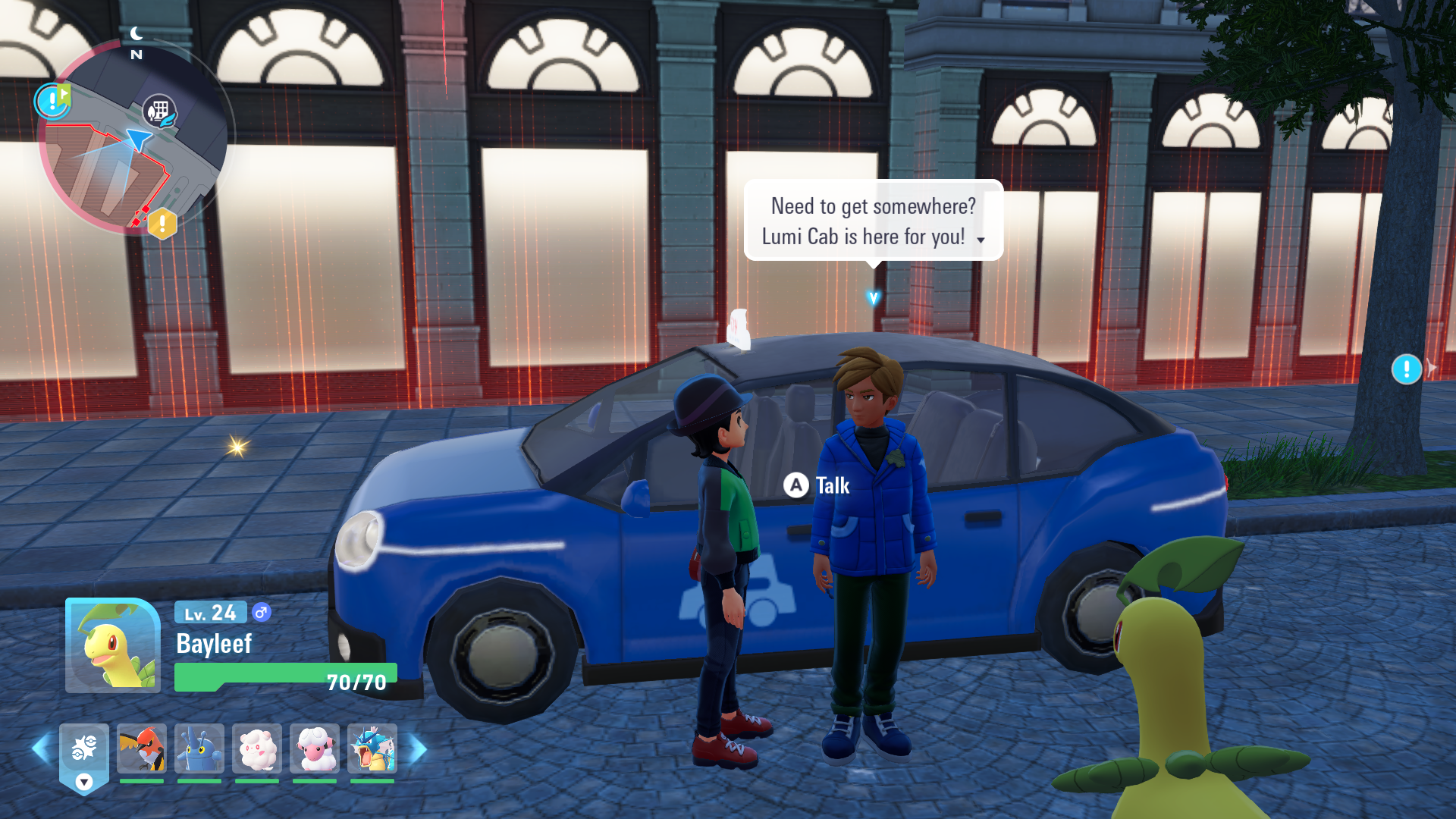Switch to Swirlix in the party bar
Screen dimensions: 1456x819
click(x=257, y=749)
